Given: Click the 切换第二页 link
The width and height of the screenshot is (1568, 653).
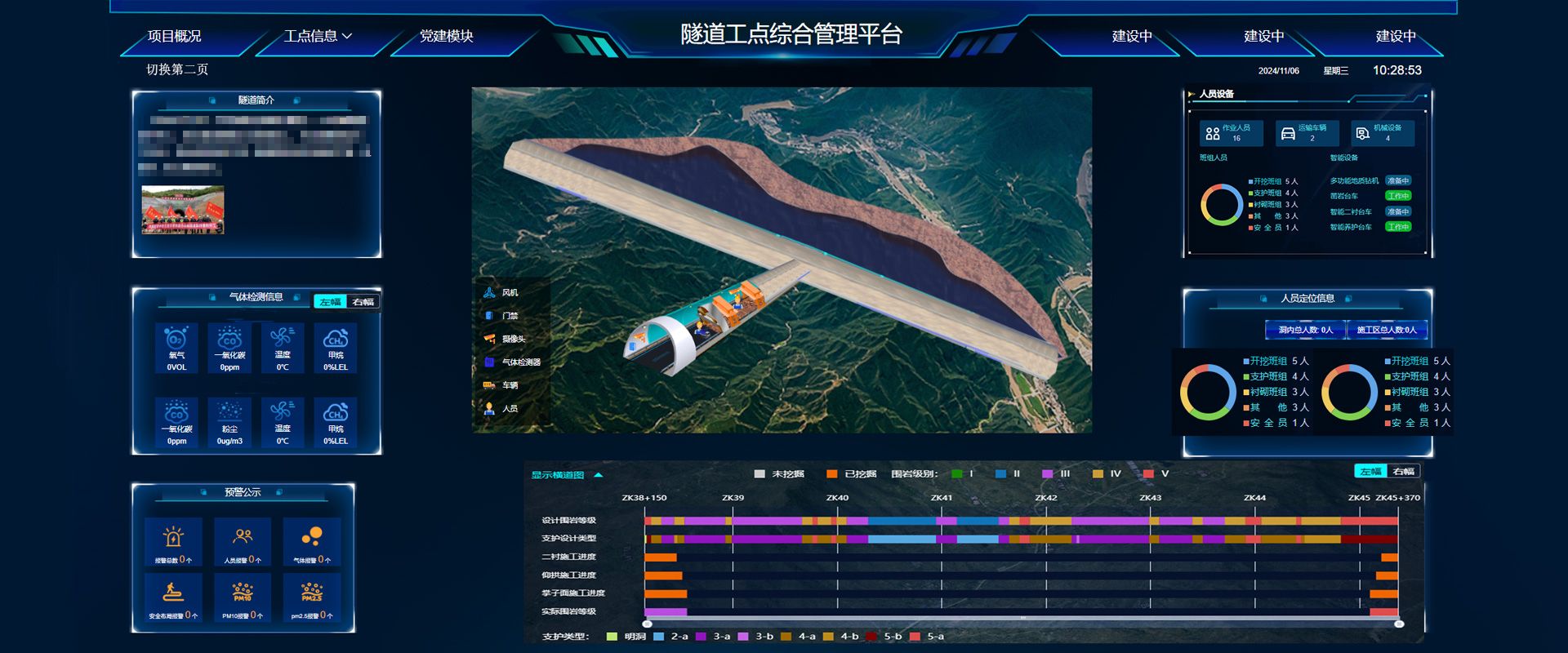Looking at the screenshot, I should [x=178, y=70].
